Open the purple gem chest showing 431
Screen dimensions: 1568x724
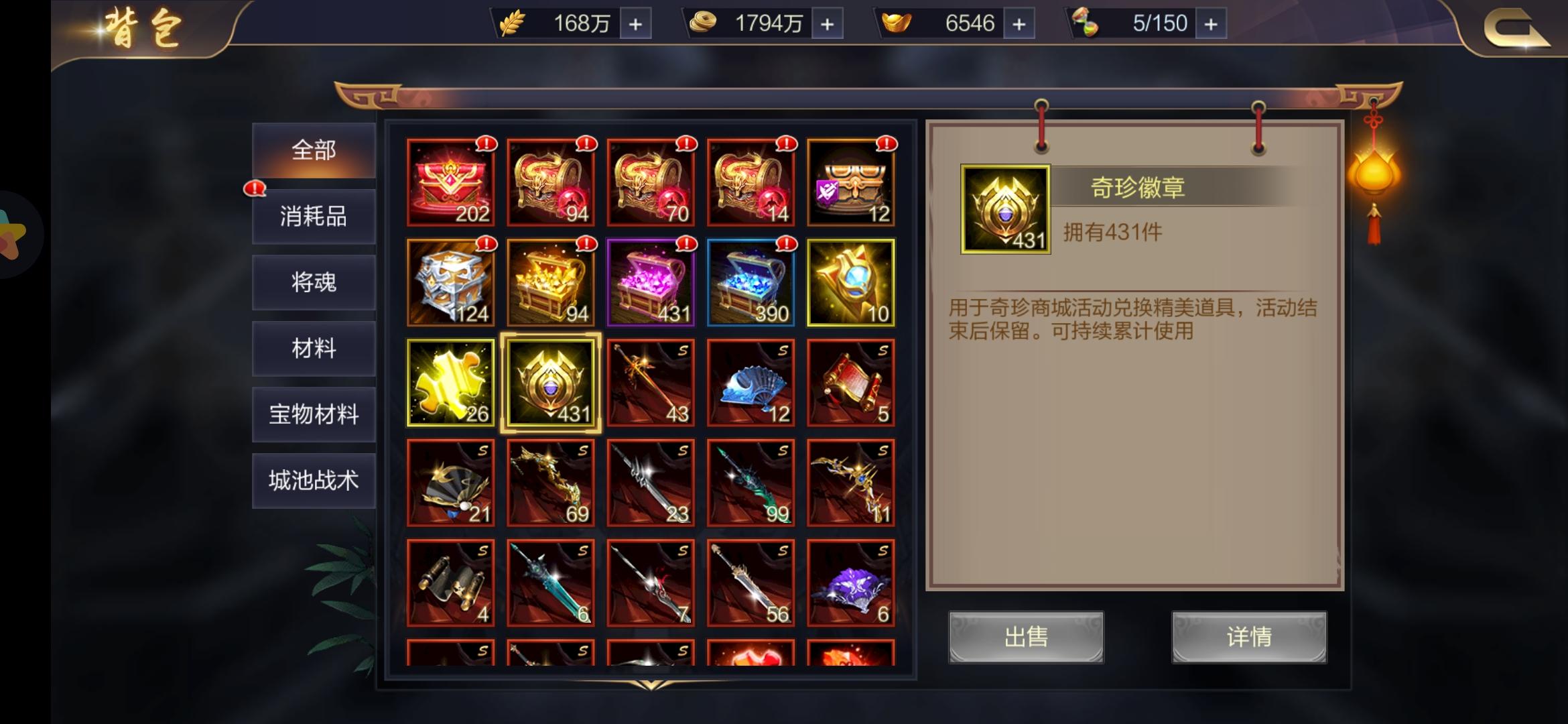click(x=651, y=282)
